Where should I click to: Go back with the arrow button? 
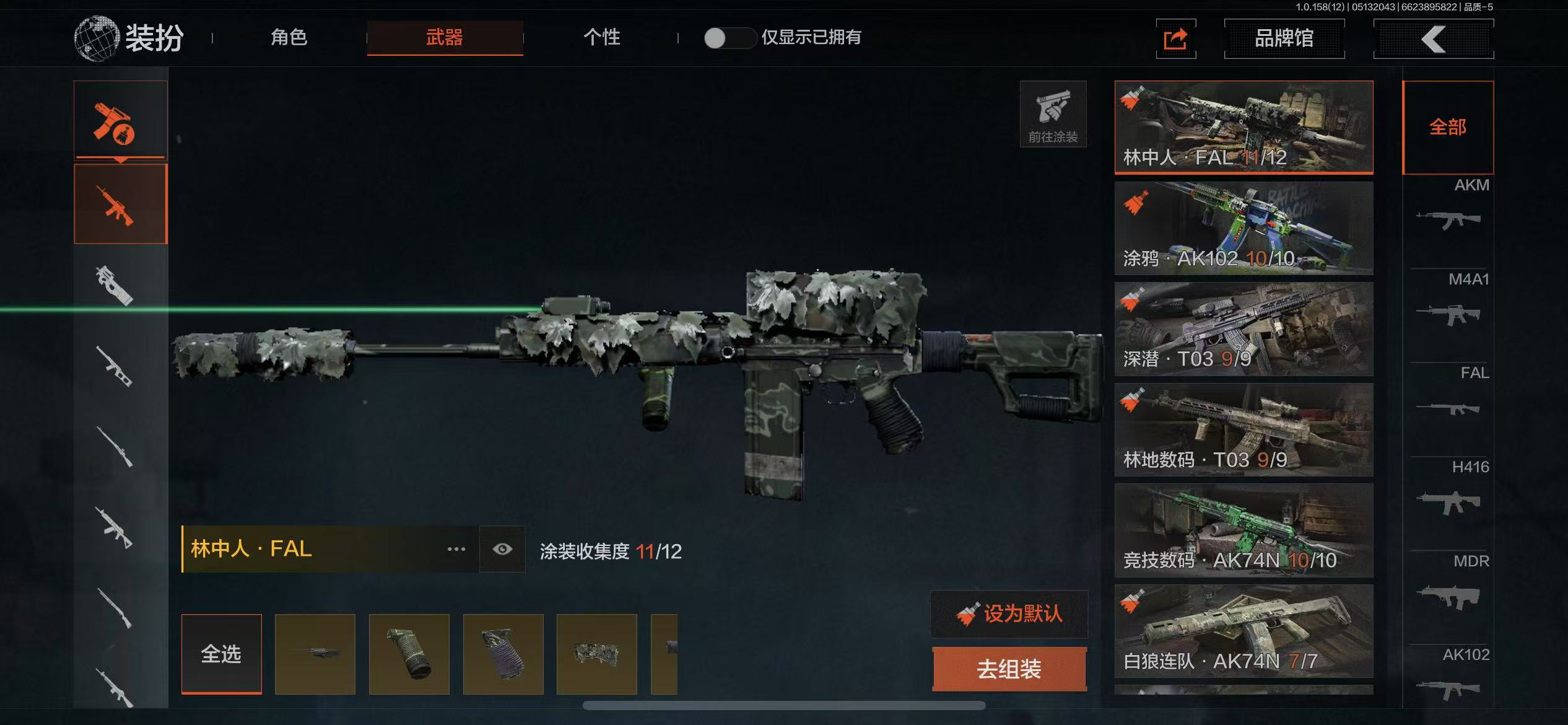1433,39
